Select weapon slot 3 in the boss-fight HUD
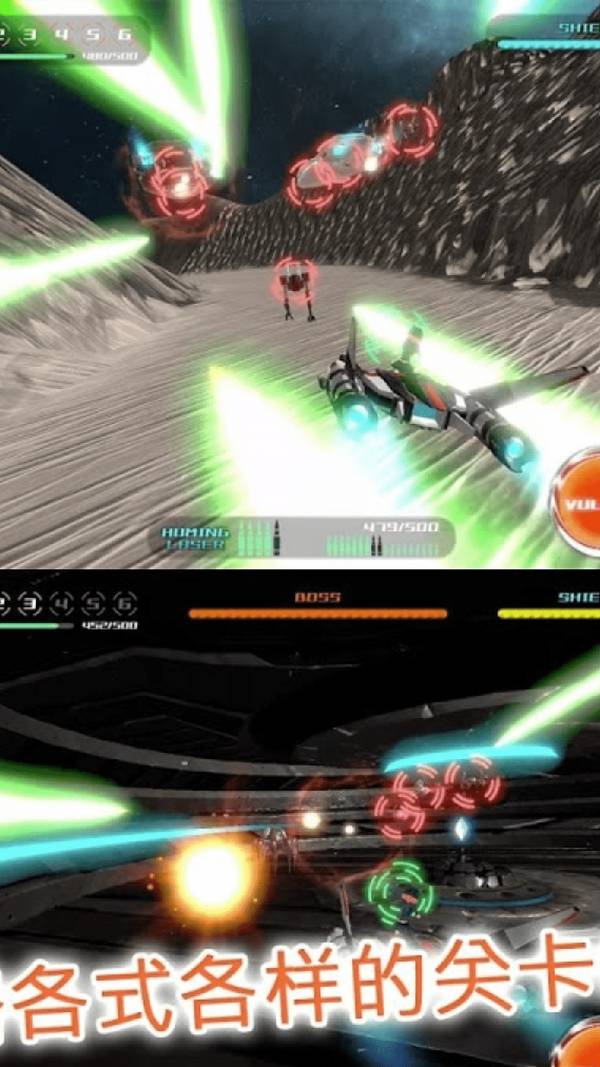600x1067 pixels. click(31, 603)
